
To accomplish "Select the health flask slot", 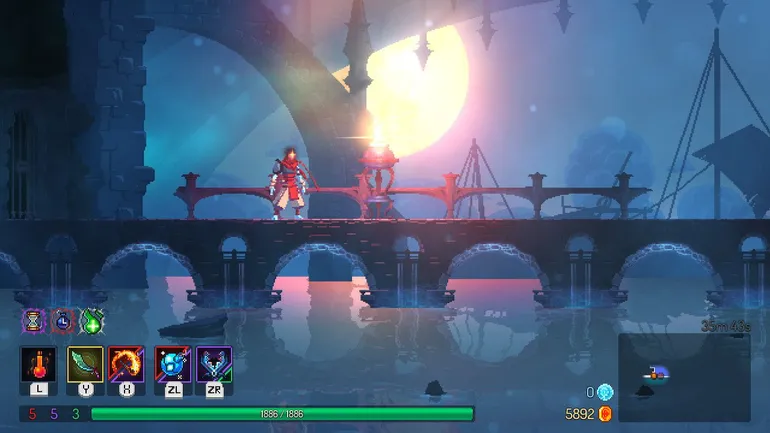I will (x=38, y=365).
